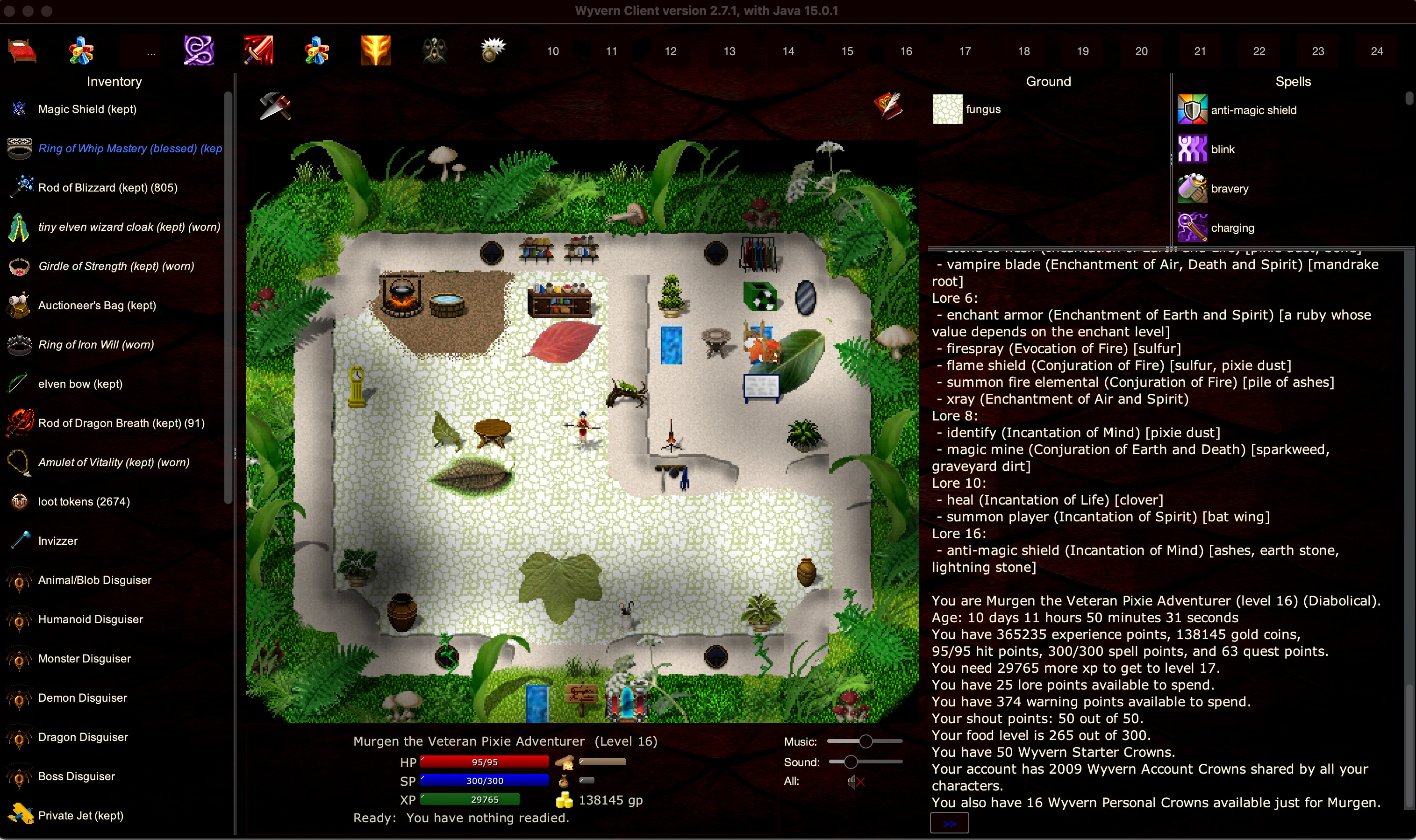Click the fungus item in Ground panel
Image resolution: width=1416 pixels, height=840 pixels.
click(948, 109)
